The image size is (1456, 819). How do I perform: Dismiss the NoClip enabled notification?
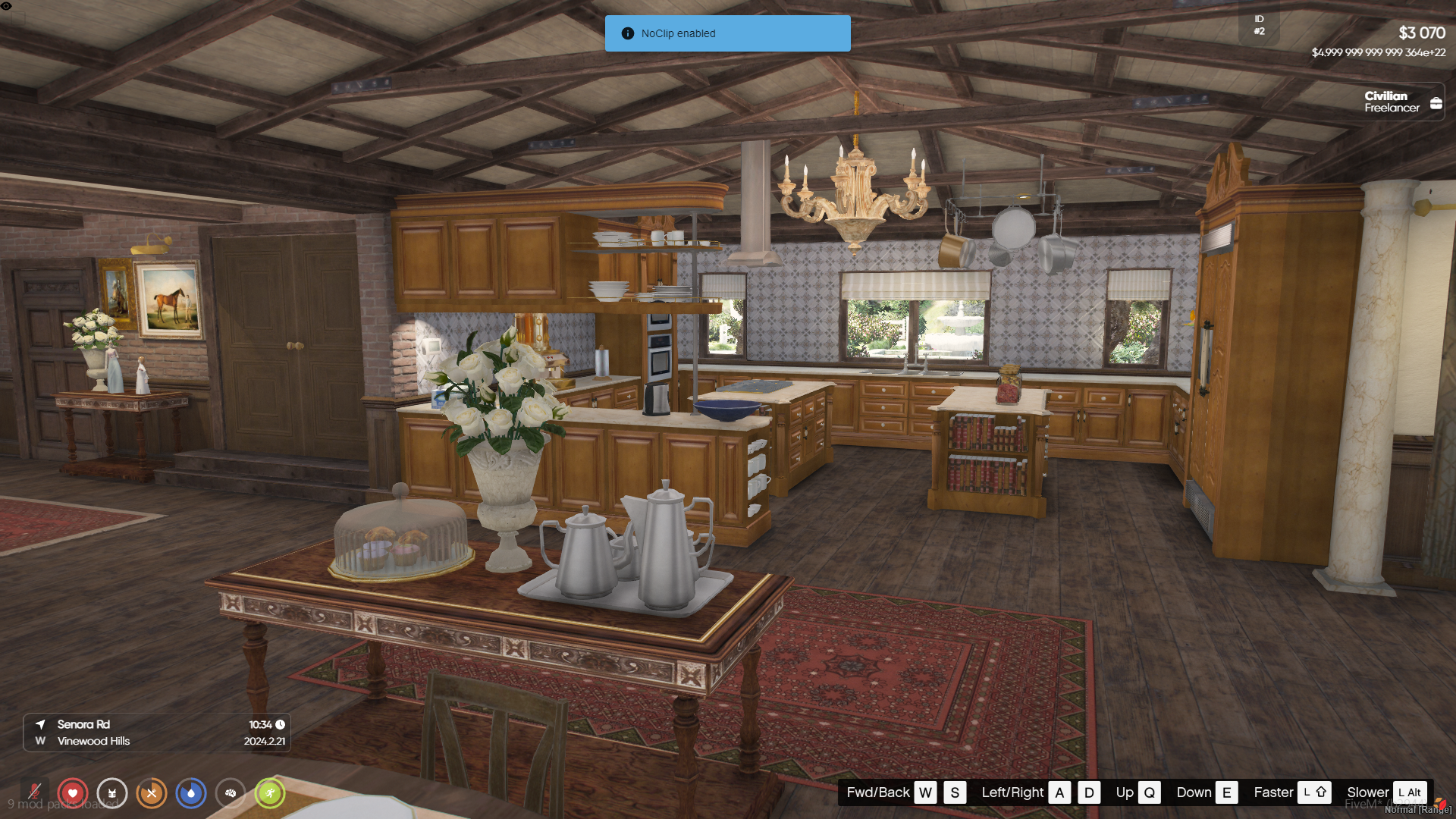point(727,33)
